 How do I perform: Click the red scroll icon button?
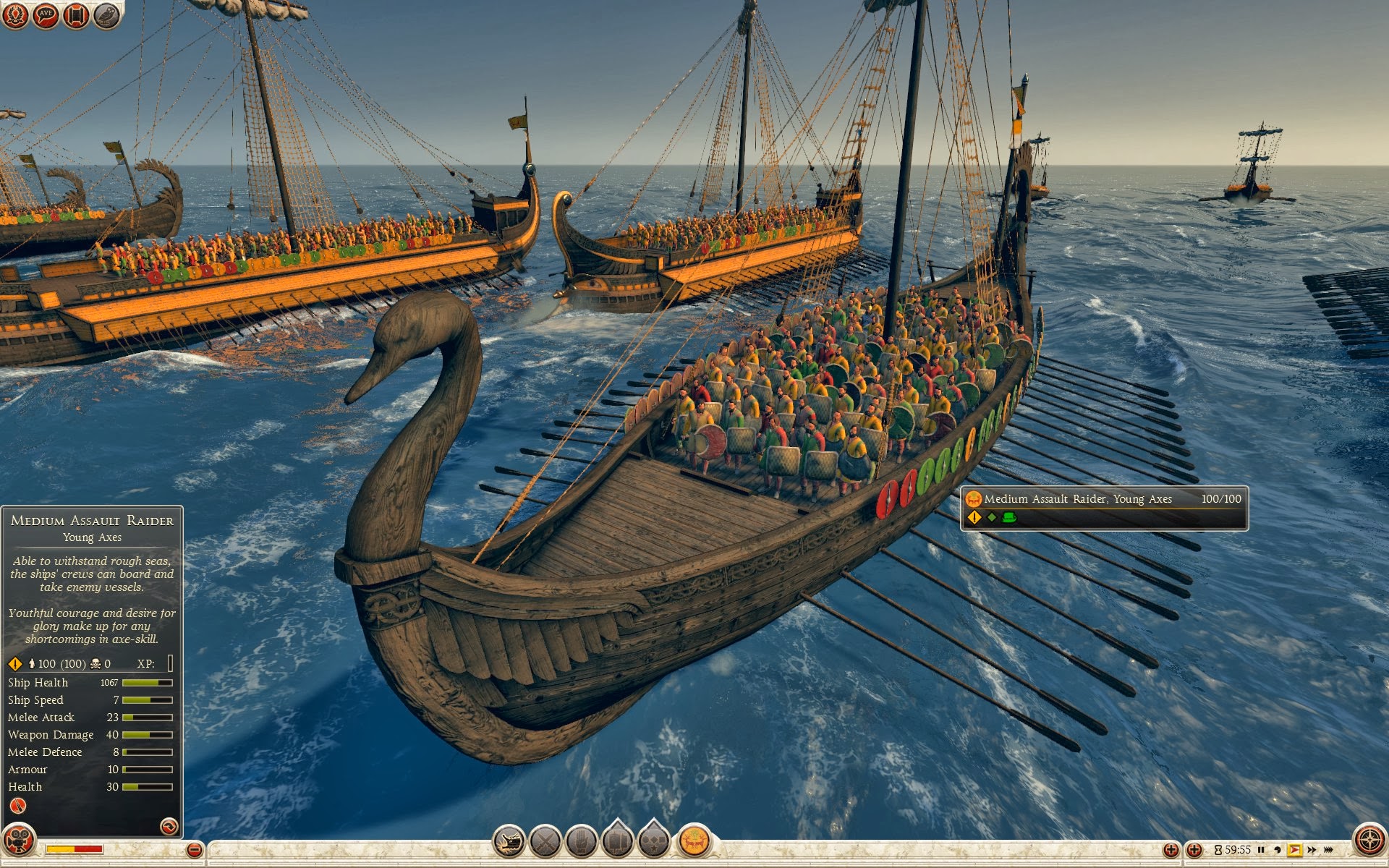tap(76, 15)
